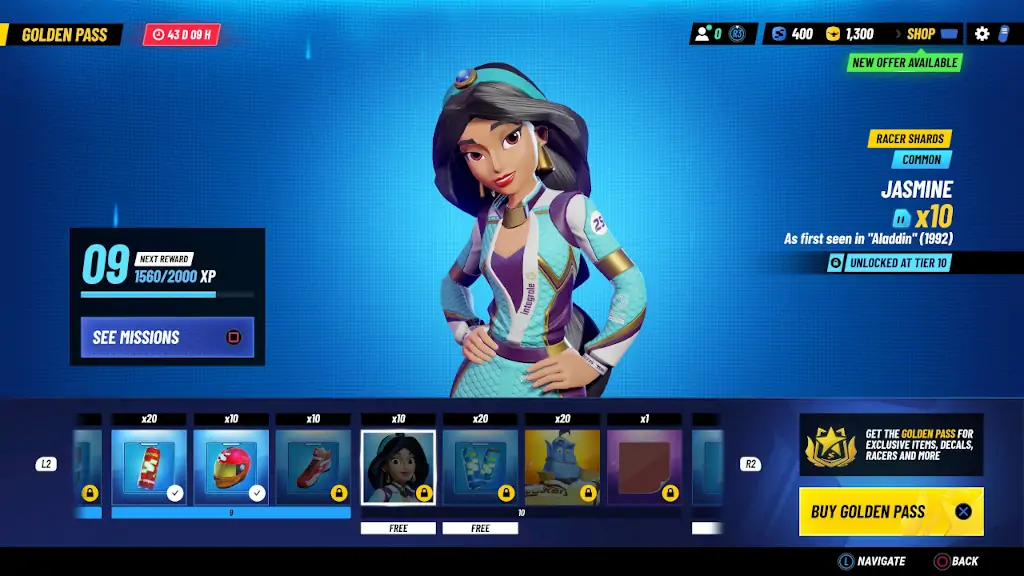Open the friends list icon
Viewport: 1024px width, 576px height.
[709, 34]
